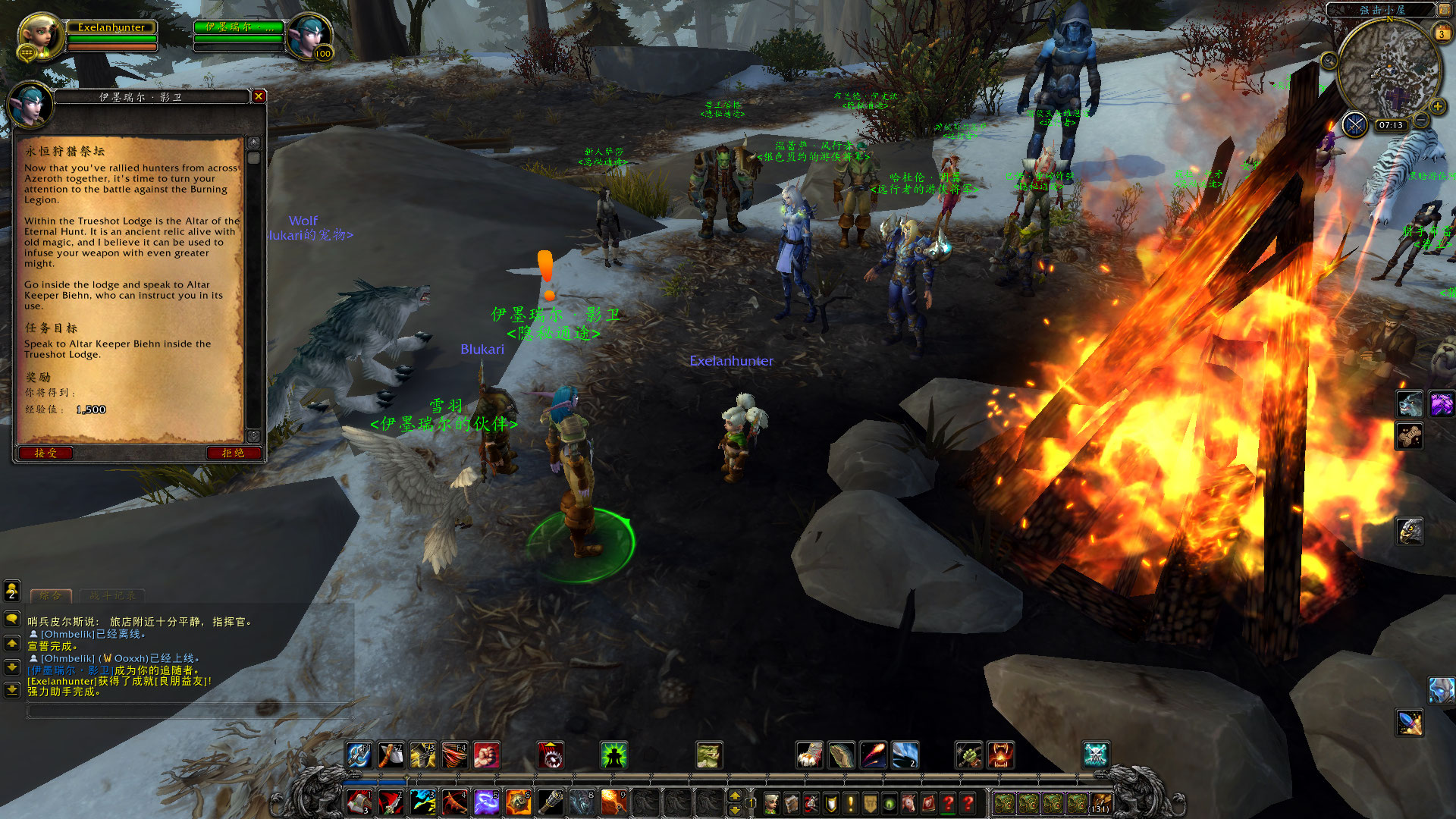Activate the red fist ability

coord(487,755)
